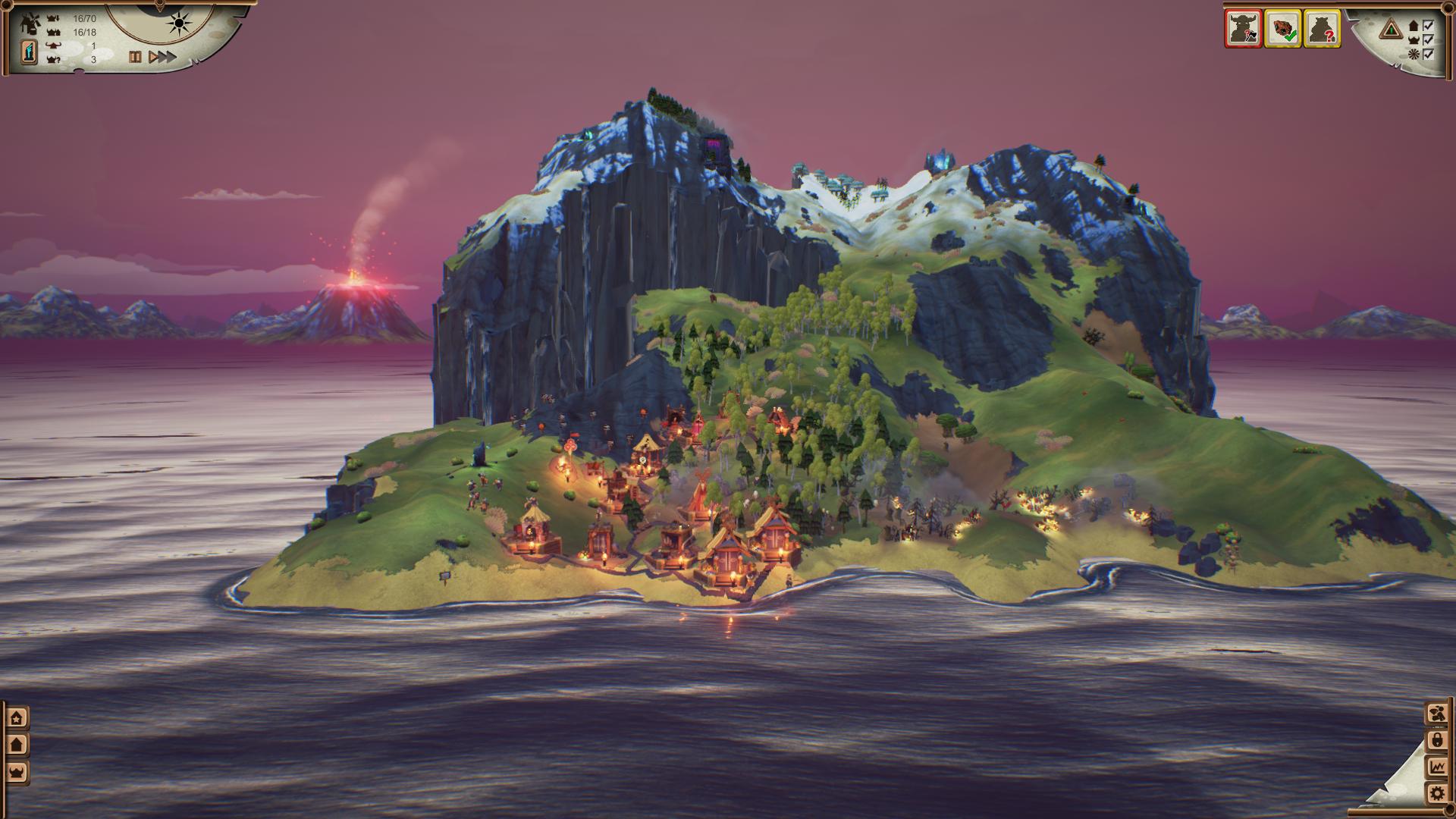
Task: Toggle the viking helmet checkbox
Action: 1429,39
